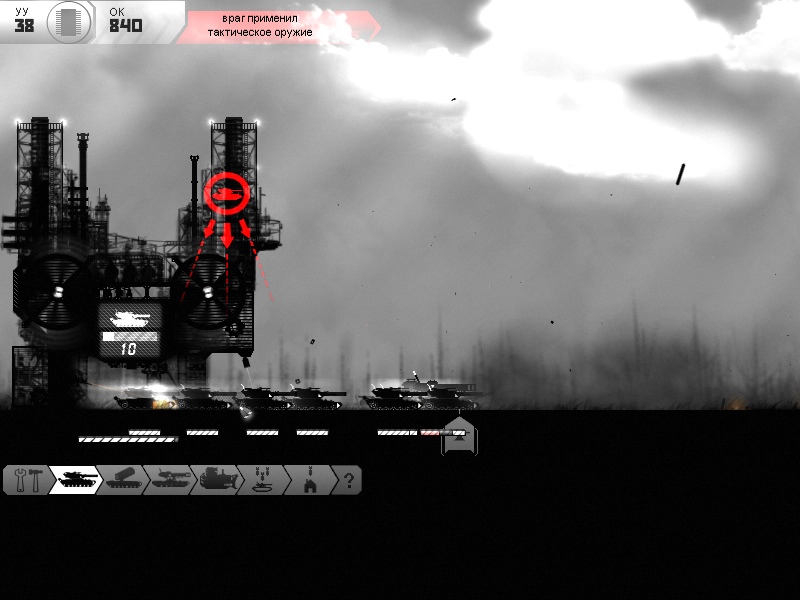Screen dimensions: 800x600
Task: Click the house-shaped base marker
Action: tap(460, 437)
